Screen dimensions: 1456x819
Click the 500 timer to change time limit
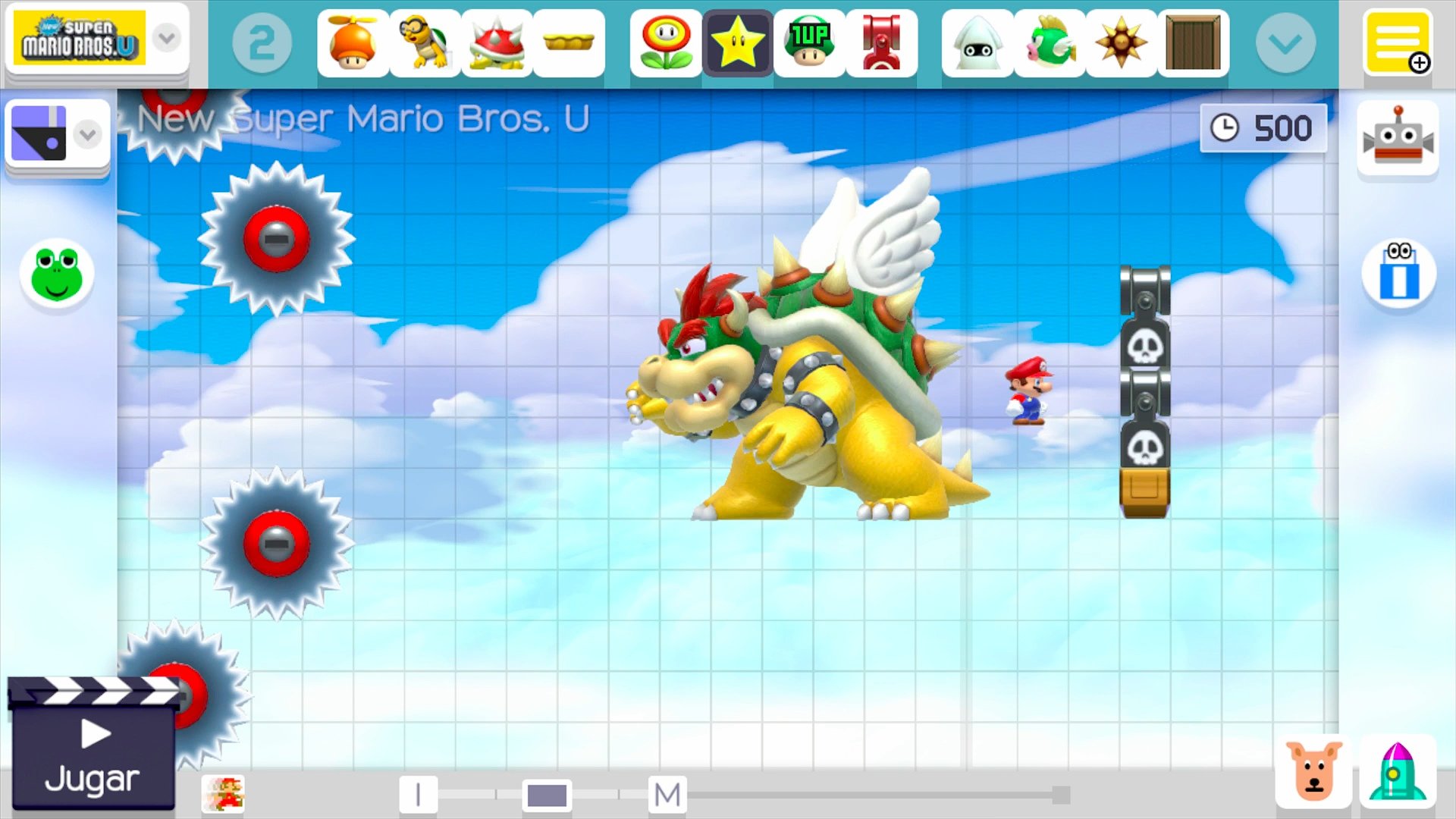[x=1263, y=127]
